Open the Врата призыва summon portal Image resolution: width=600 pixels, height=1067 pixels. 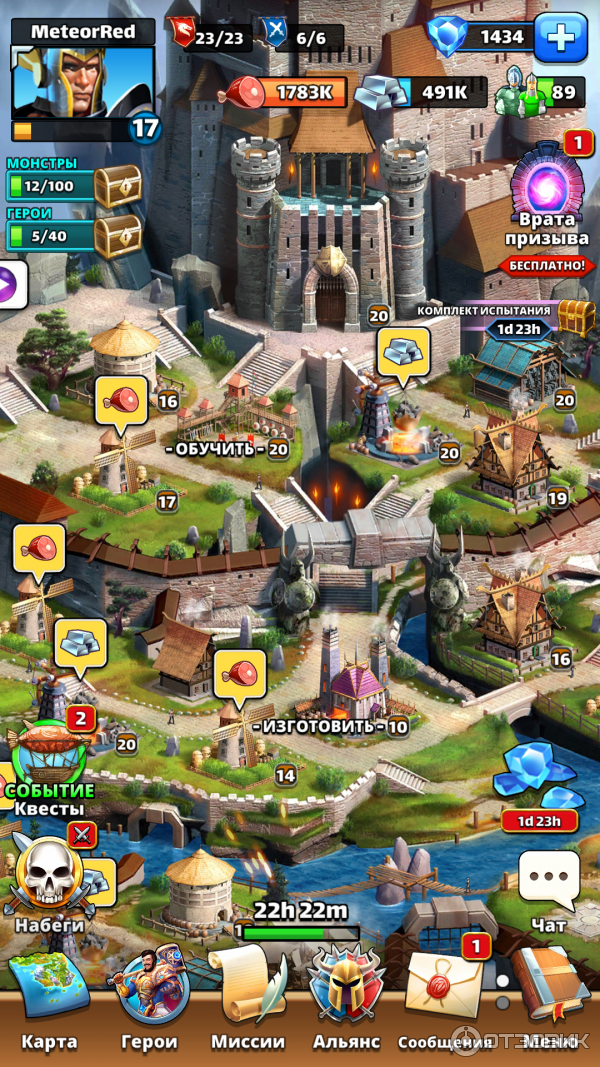(546, 187)
